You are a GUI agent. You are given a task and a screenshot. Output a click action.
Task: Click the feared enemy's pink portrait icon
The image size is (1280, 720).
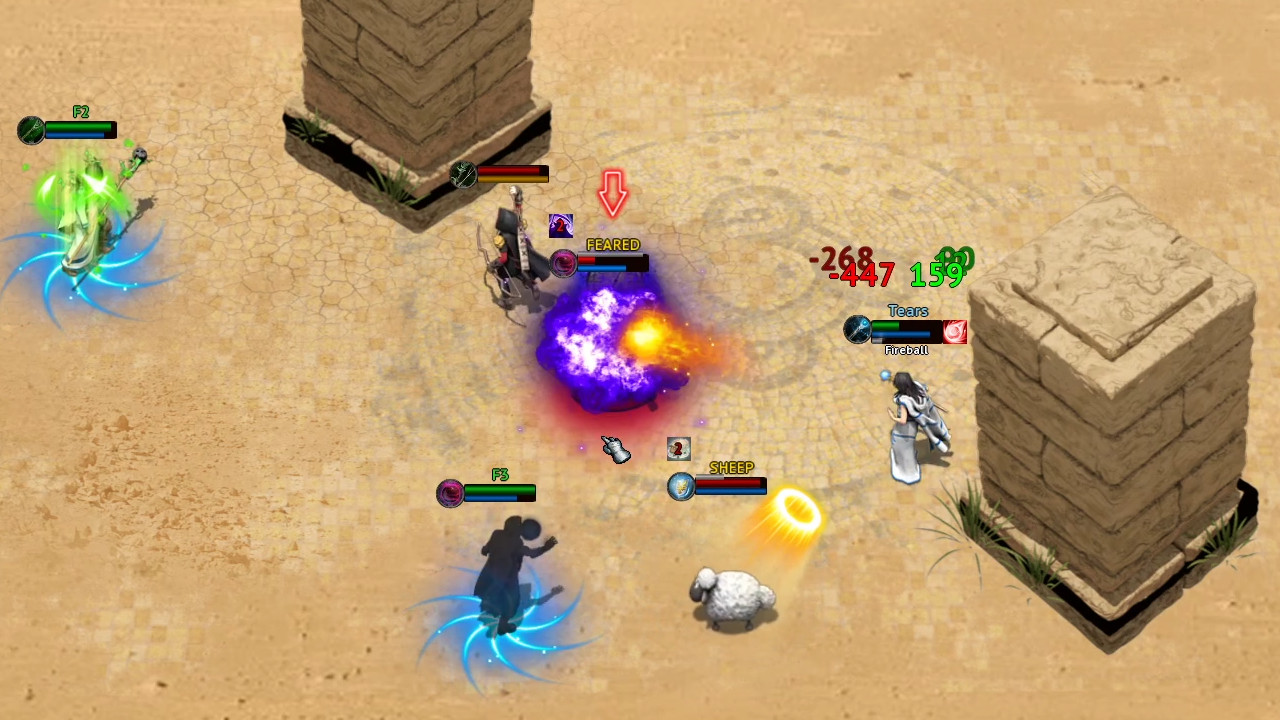click(x=563, y=264)
